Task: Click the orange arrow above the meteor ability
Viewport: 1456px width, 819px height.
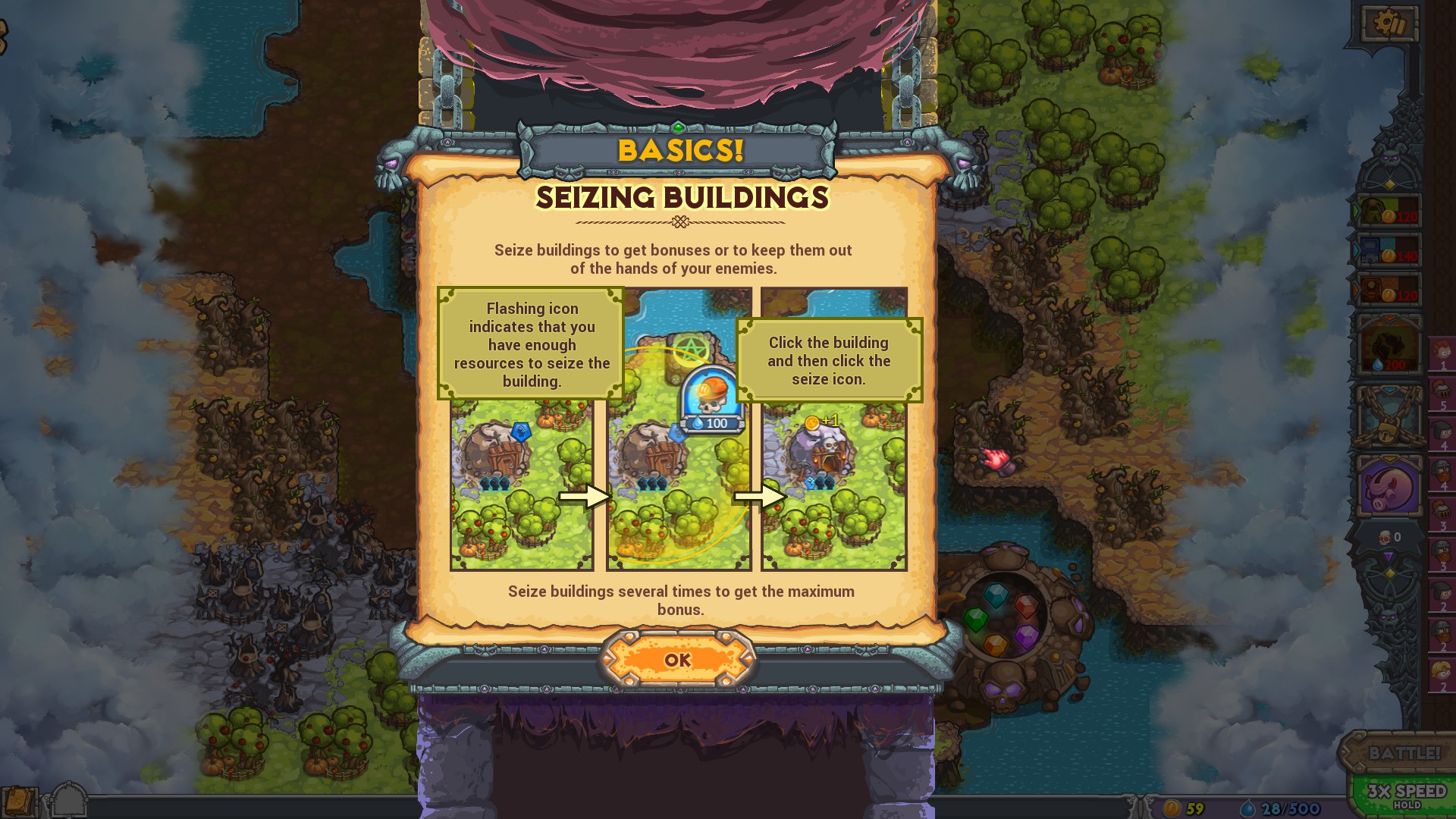Action: point(1389,316)
